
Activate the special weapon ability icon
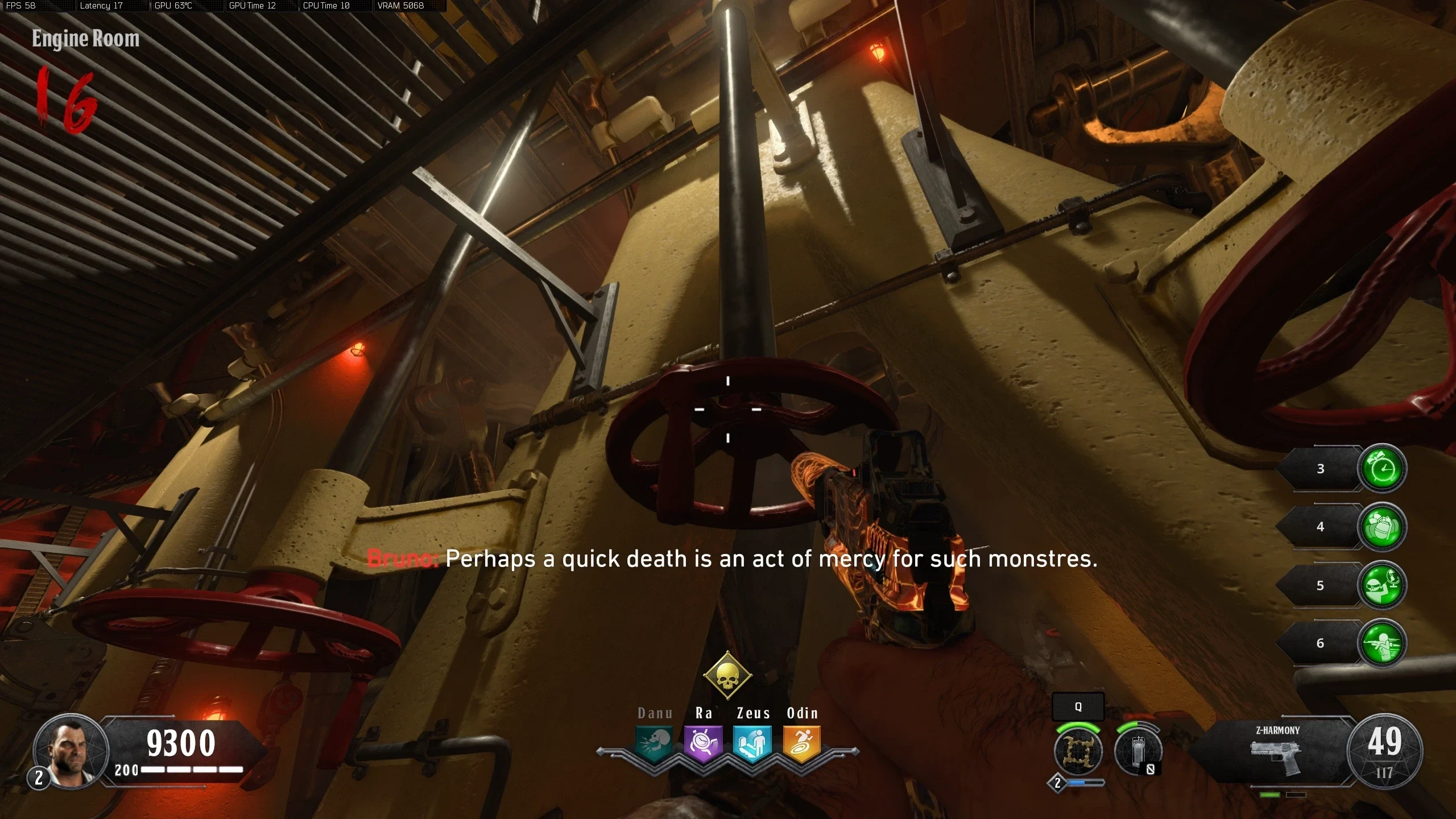tap(1078, 751)
